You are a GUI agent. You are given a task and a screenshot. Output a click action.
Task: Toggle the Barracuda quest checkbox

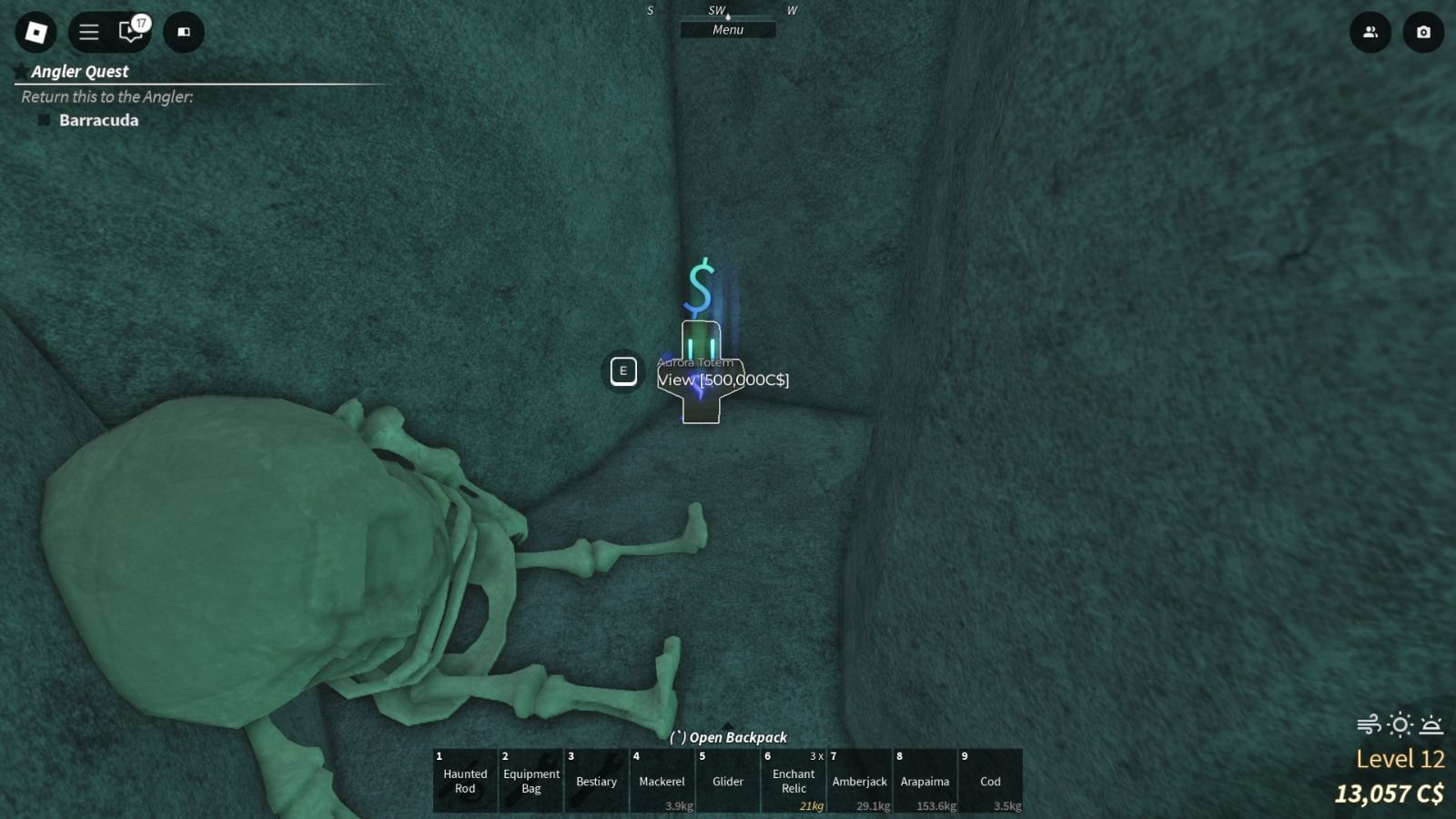(x=45, y=119)
